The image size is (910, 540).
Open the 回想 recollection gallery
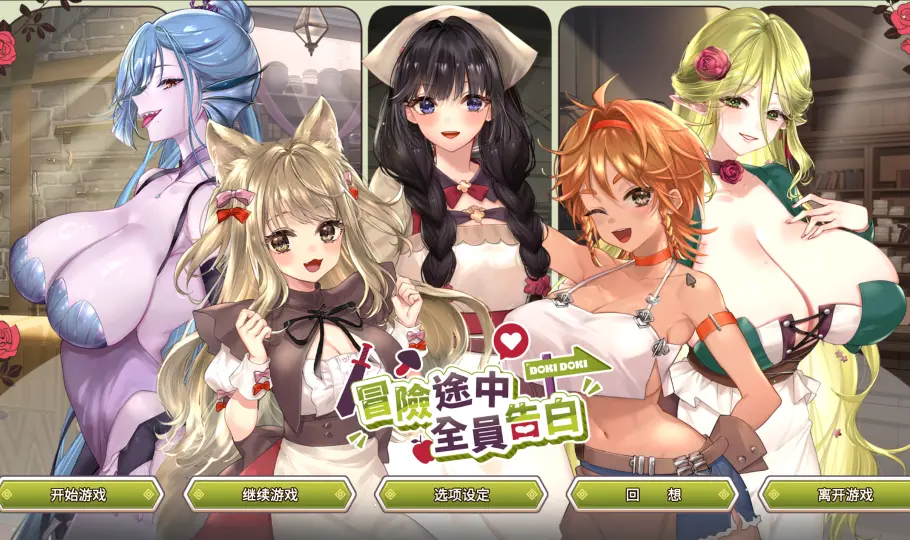(653, 494)
